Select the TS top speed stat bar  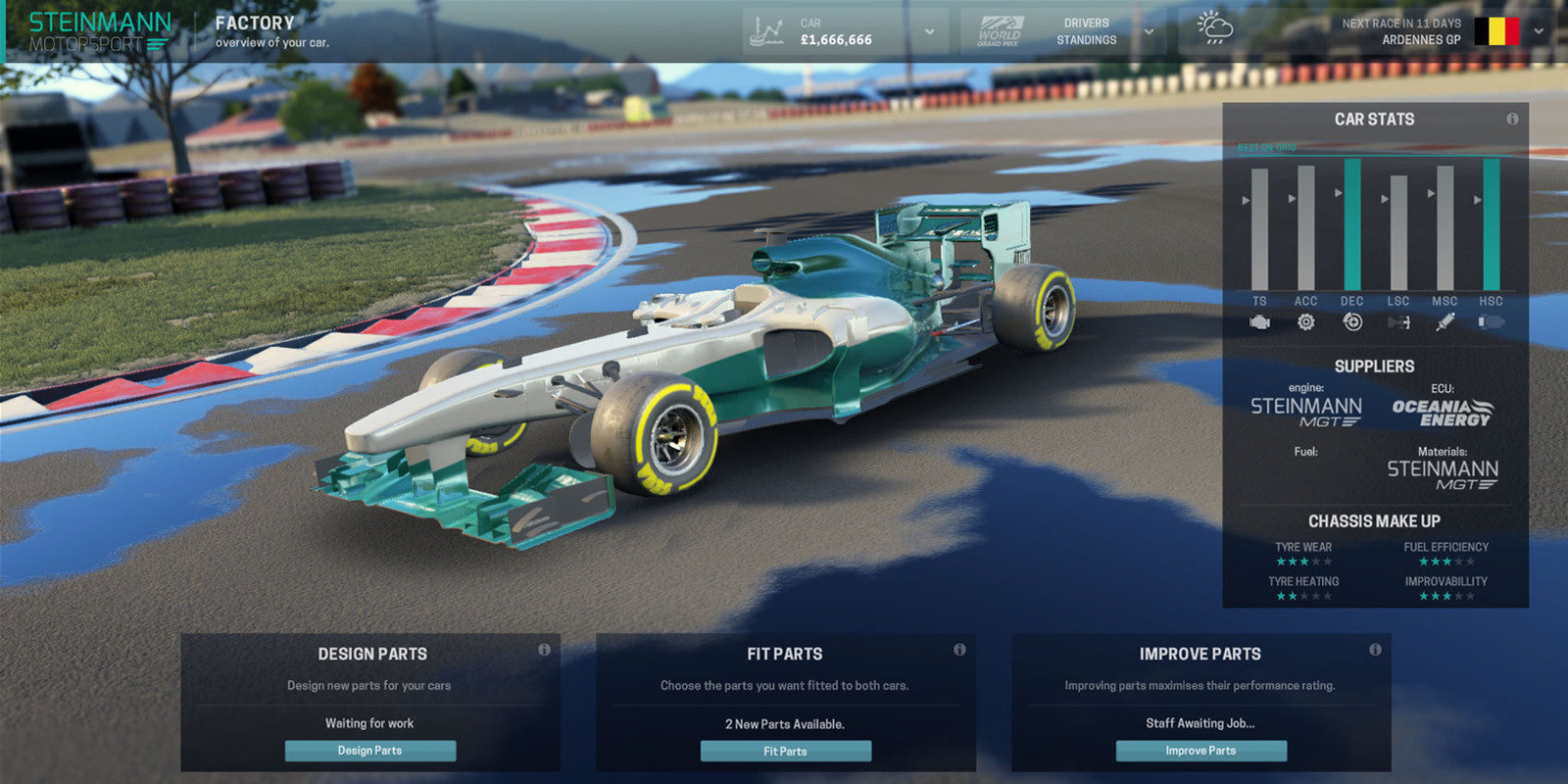(x=1259, y=229)
